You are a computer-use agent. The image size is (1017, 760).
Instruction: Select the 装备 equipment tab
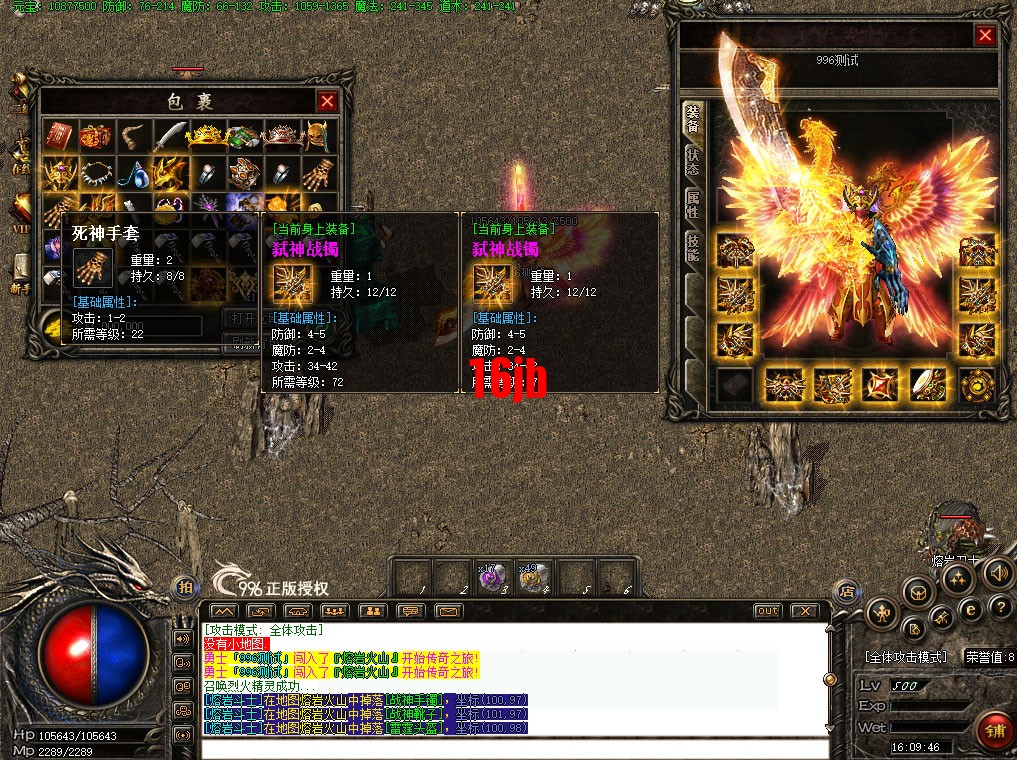pyautogui.click(x=692, y=120)
